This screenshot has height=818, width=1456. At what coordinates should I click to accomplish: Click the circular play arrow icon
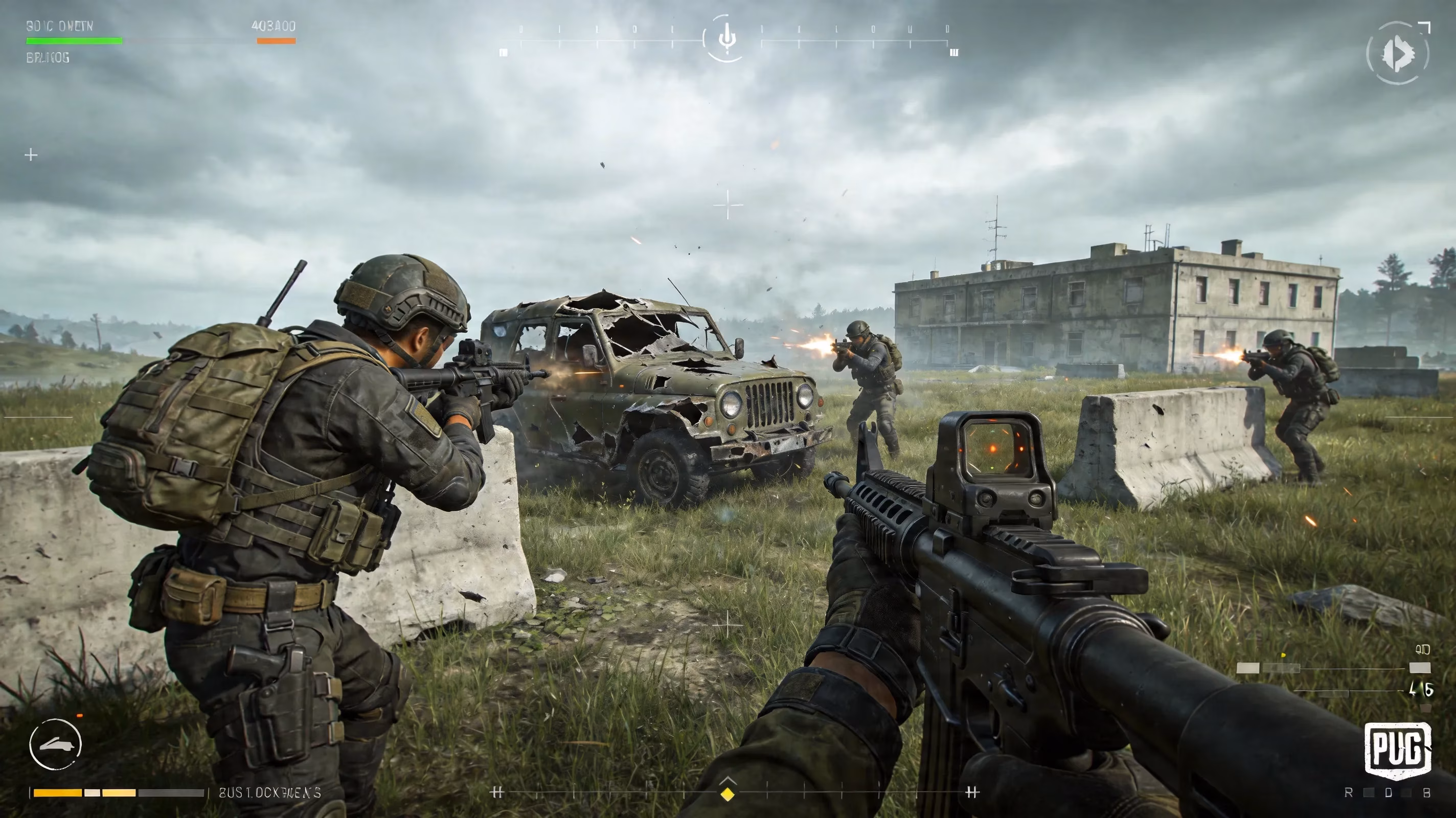[1398, 54]
